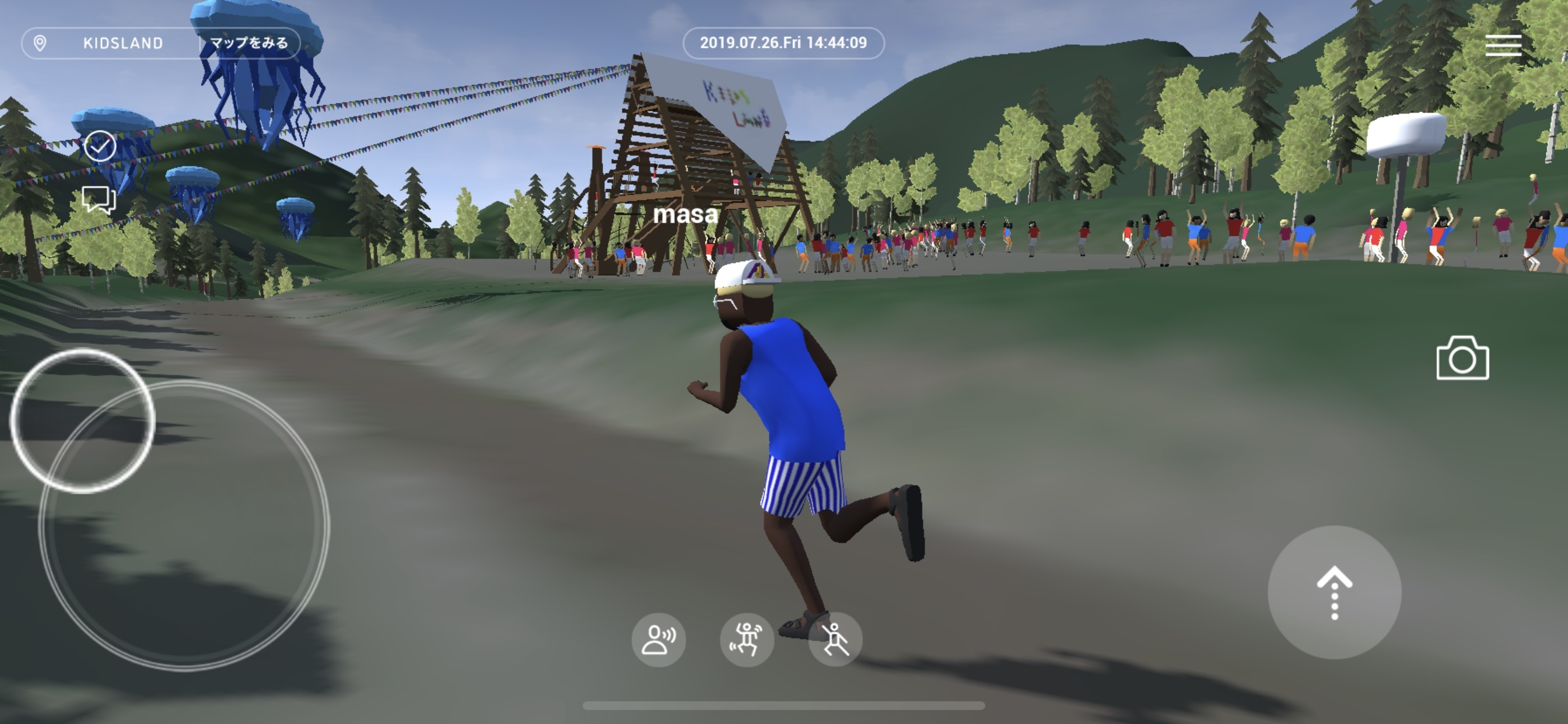This screenshot has width=1568, height=724.
Task: Select the running pose action icon
Action: coord(835,639)
